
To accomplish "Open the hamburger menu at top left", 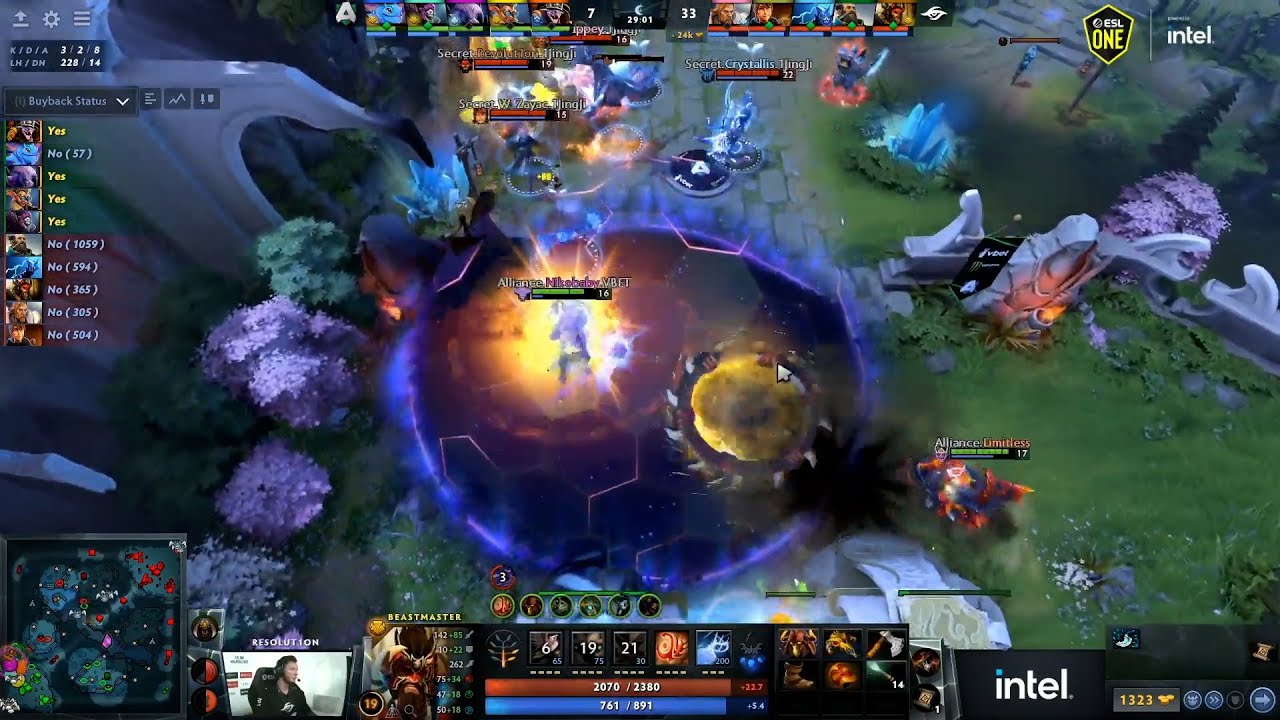I will click(x=82, y=19).
